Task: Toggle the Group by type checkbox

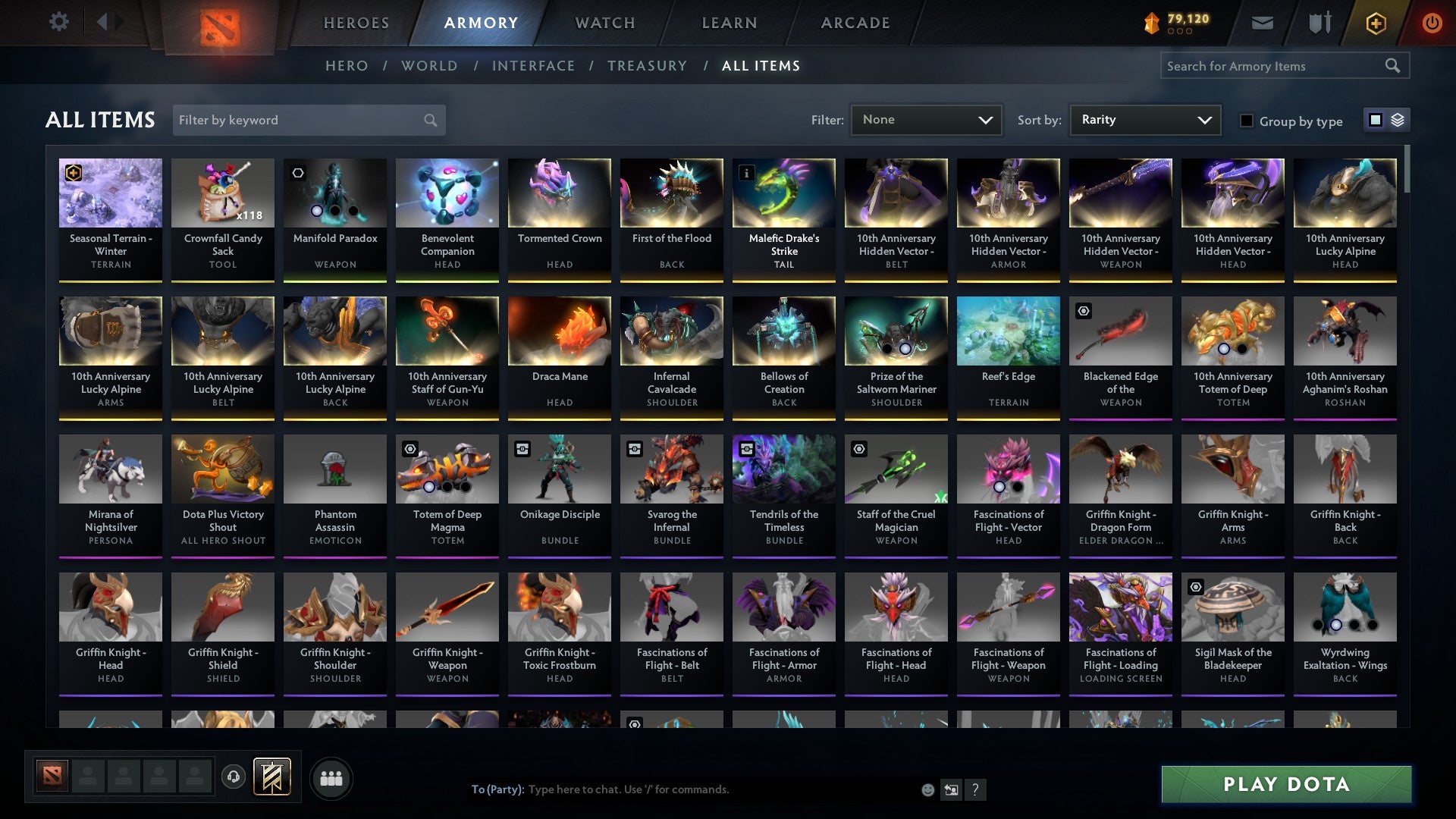Action: tap(1247, 121)
